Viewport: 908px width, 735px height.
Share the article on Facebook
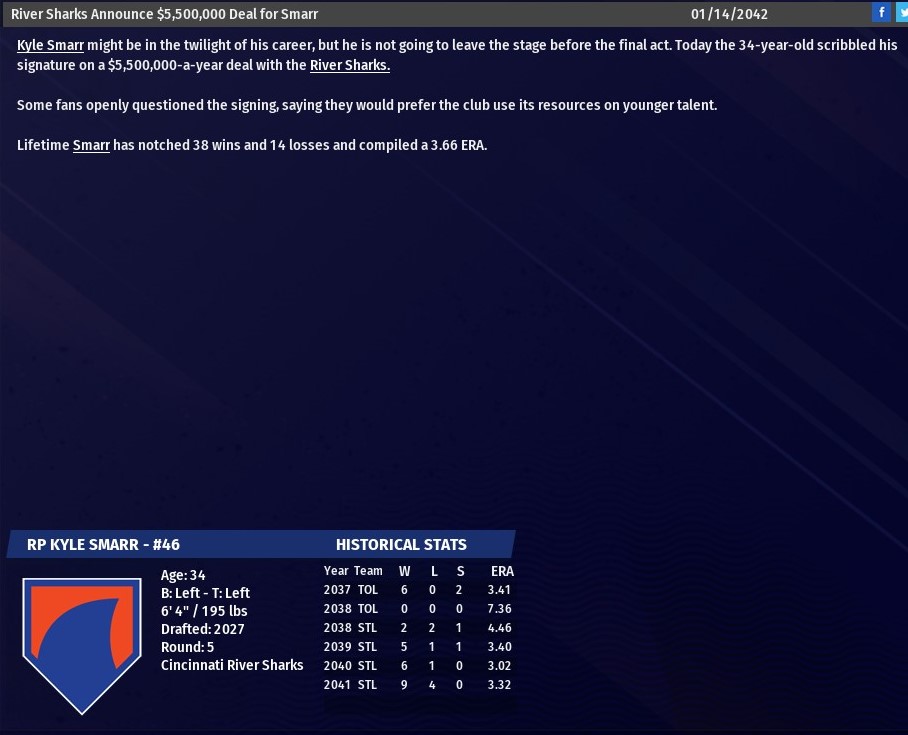point(881,13)
